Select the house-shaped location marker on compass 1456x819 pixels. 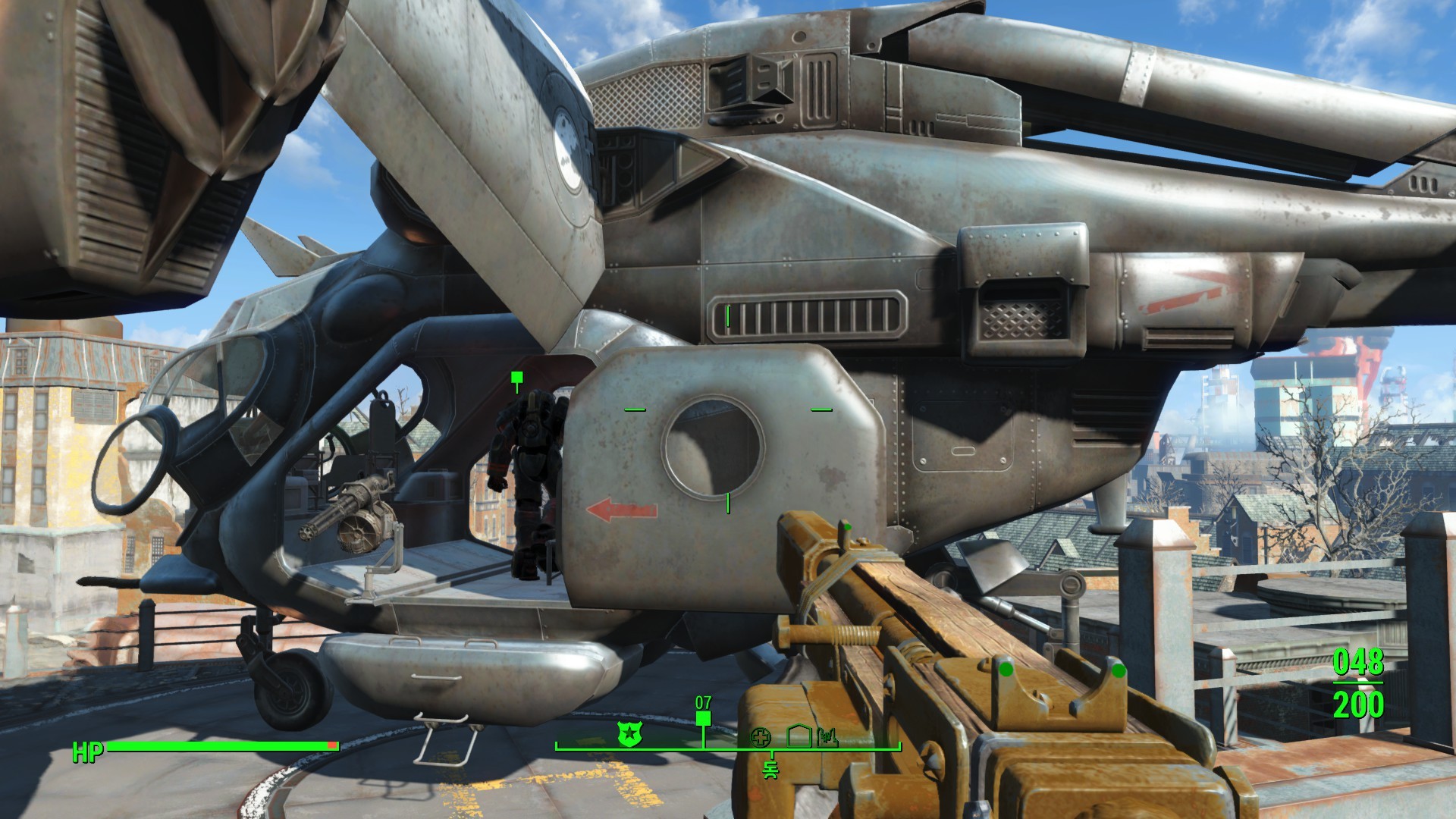click(x=799, y=735)
